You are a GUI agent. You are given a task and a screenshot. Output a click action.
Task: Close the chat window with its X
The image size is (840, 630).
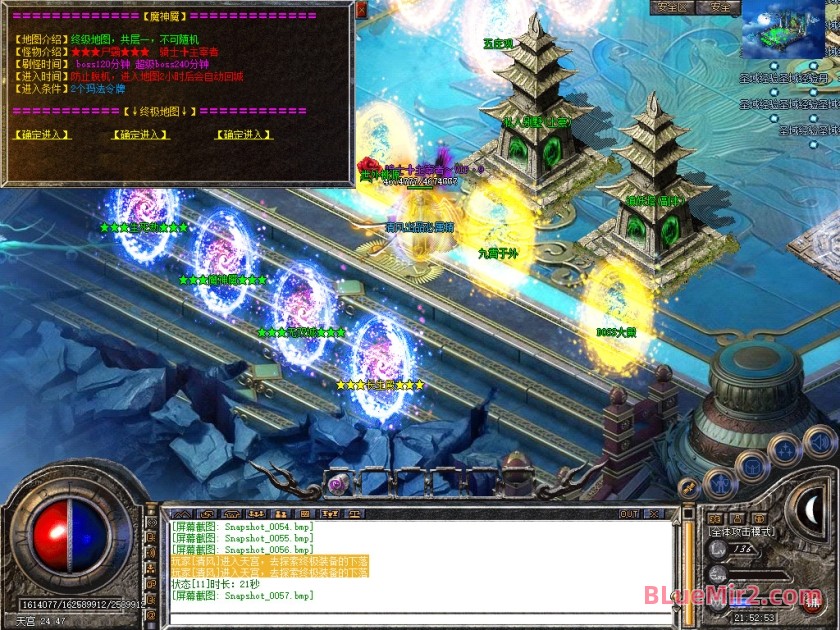pyautogui.click(x=656, y=514)
